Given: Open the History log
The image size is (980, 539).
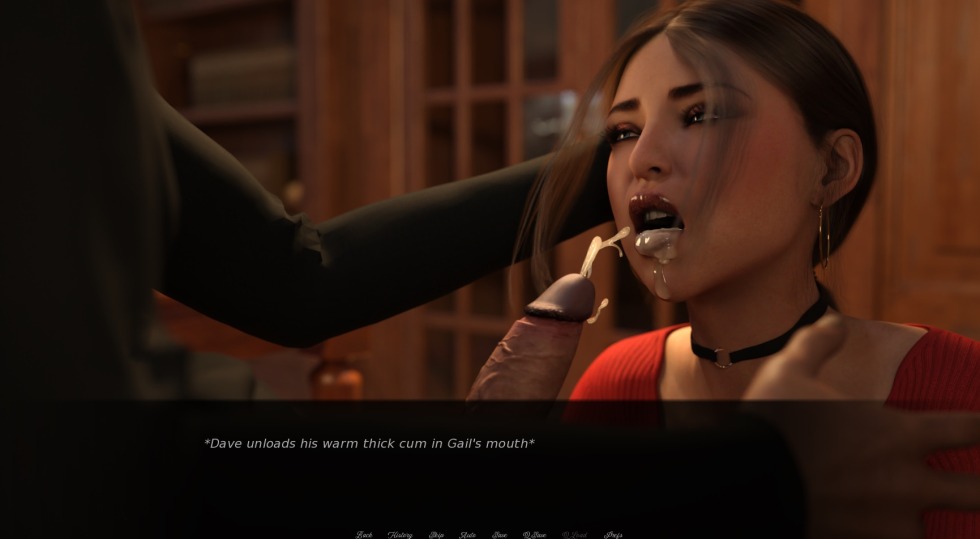Looking at the screenshot, I should [400, 535].
